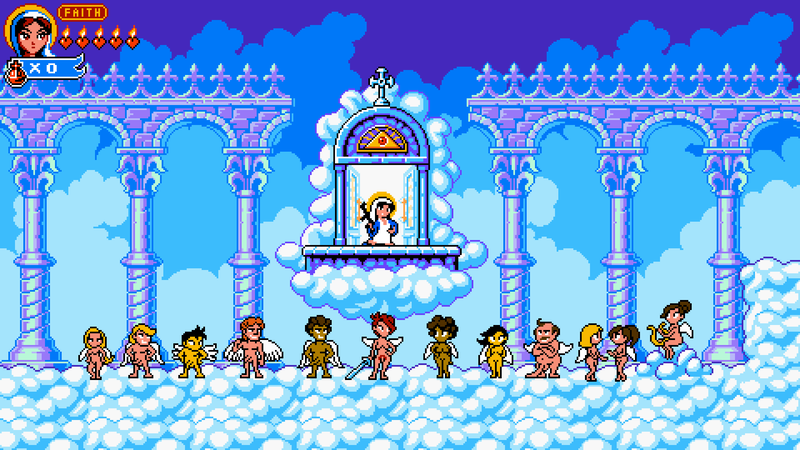
Task: Click the heroine portrait in the HUD
Action: (29, 31)
